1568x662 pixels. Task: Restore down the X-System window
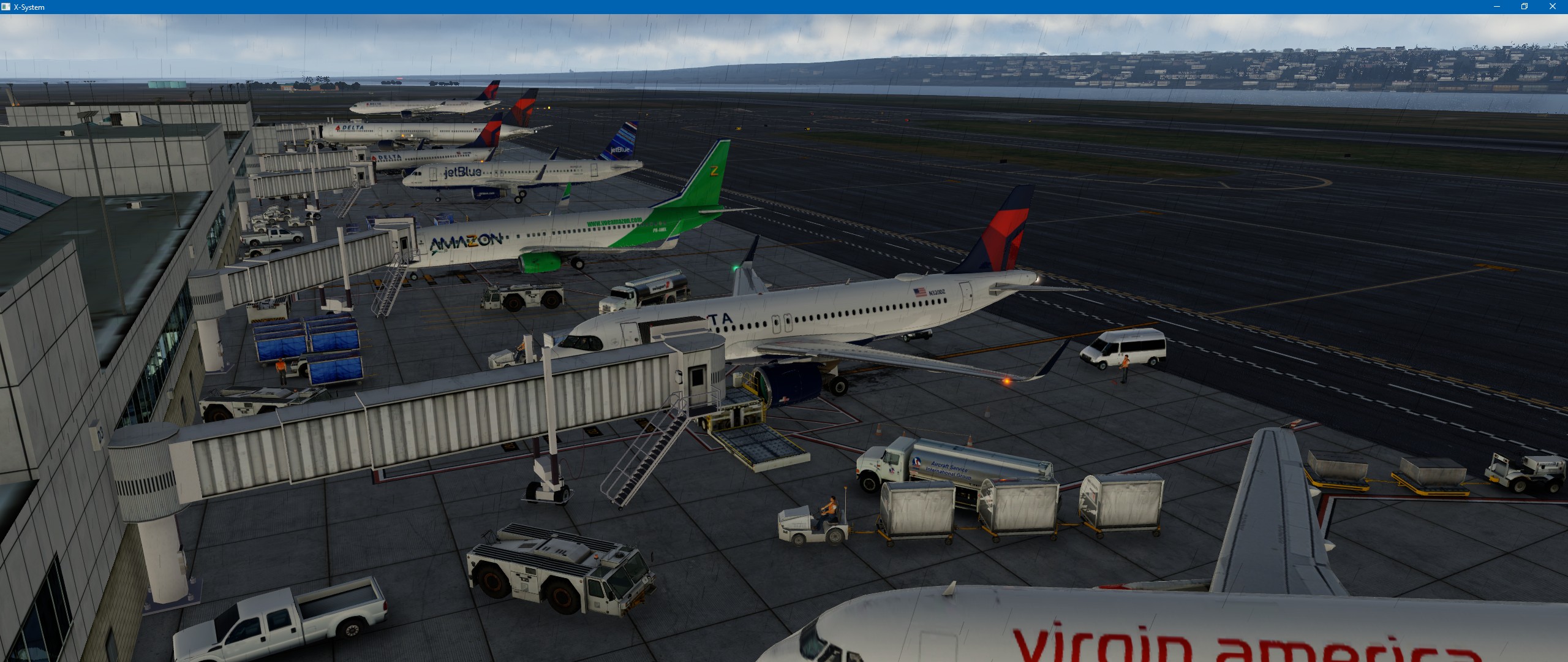pyautogui.click(x=1525, y=7)
